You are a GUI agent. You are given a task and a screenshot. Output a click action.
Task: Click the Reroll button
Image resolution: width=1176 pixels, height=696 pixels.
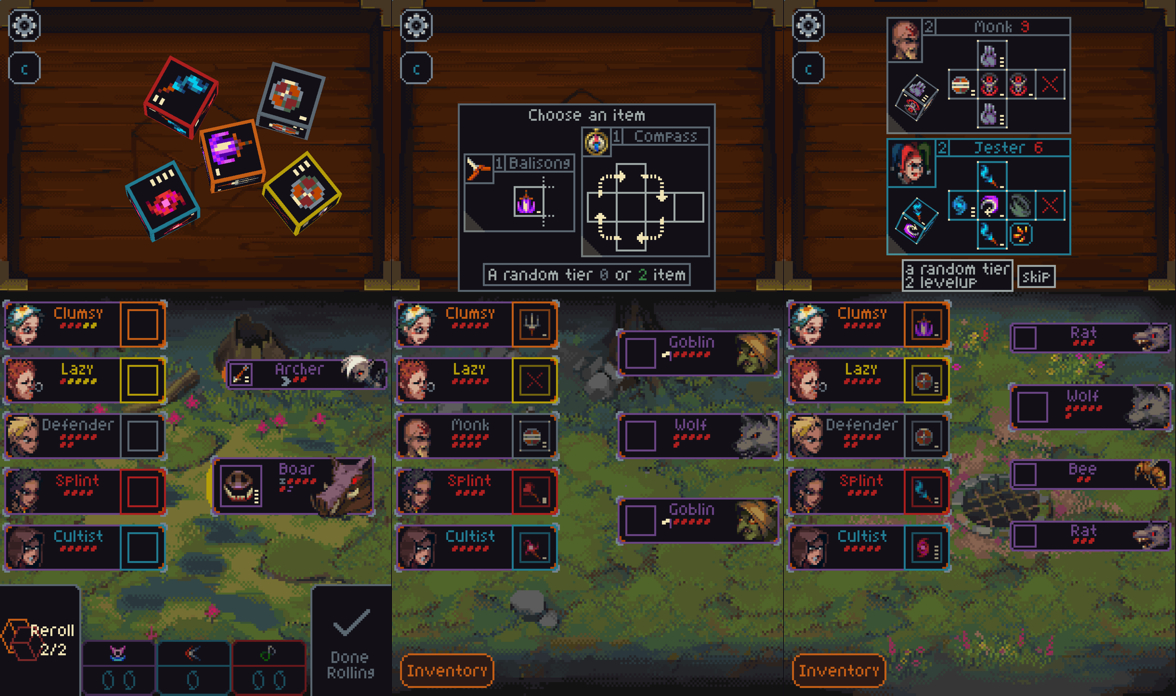click(40, 639)
